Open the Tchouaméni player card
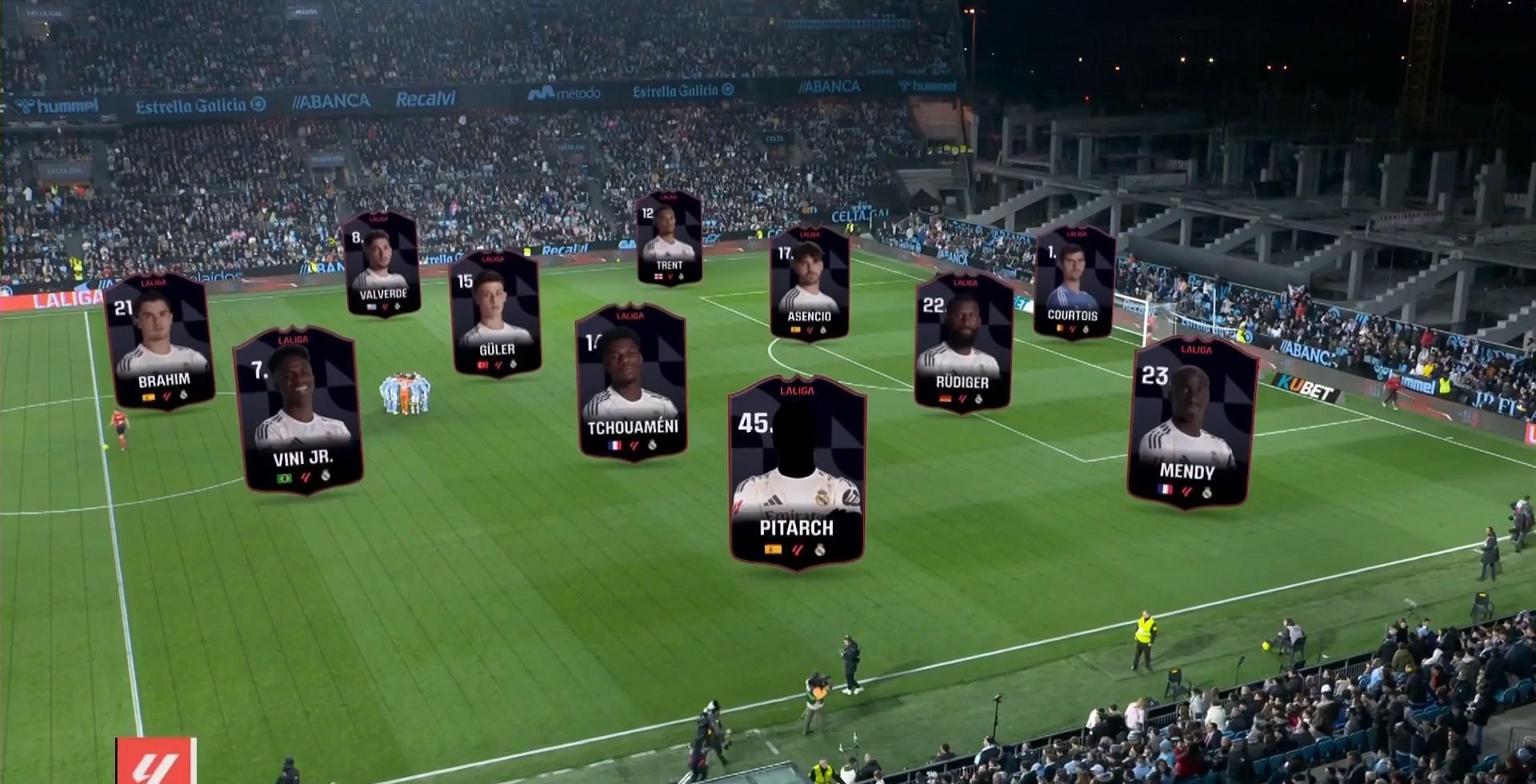This screenshot has height=784, width=1536. 631,382
